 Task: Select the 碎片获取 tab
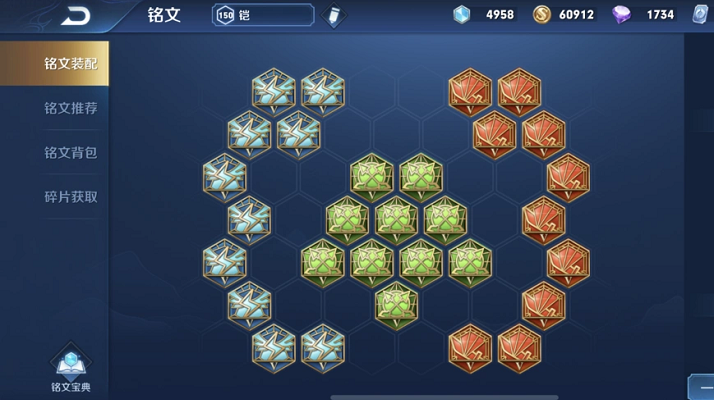click(70, 197)
